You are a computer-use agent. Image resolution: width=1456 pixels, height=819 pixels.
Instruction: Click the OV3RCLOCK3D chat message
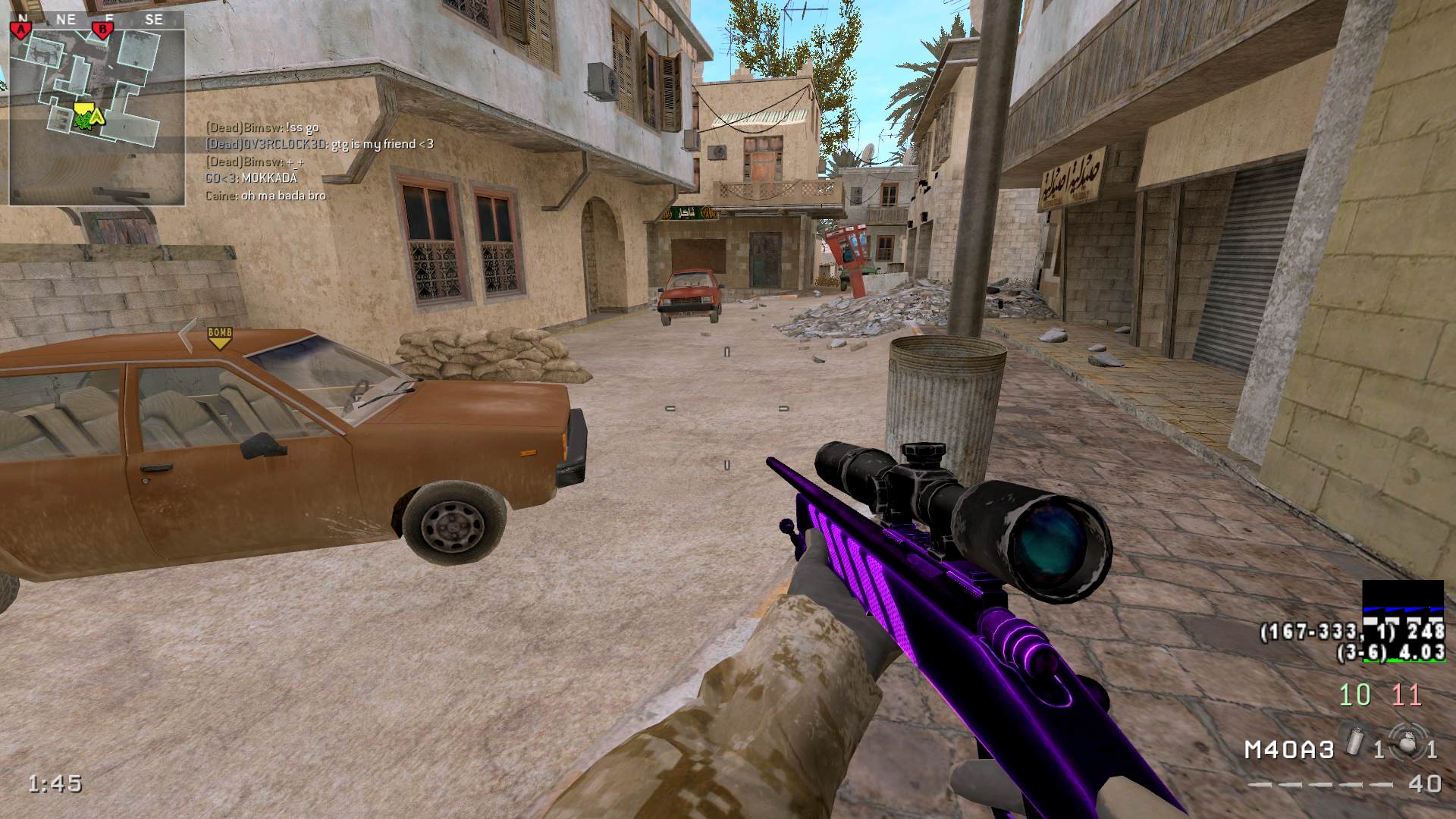(319, 144)
